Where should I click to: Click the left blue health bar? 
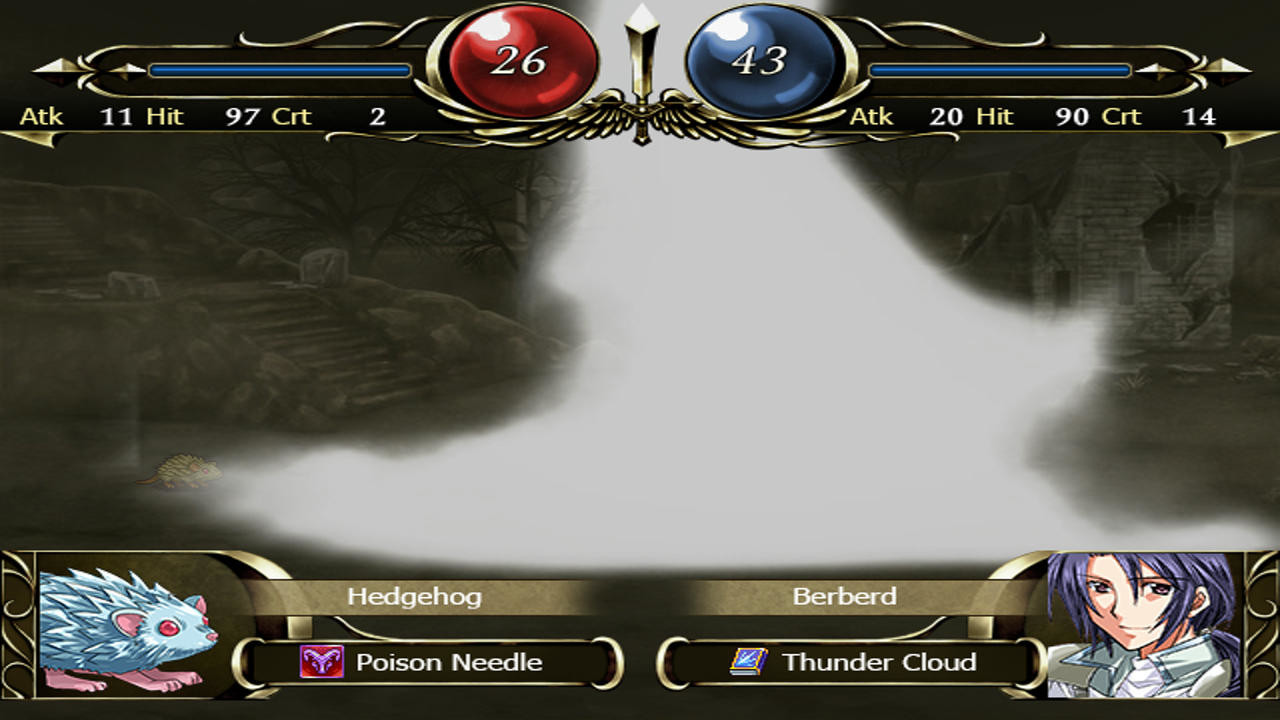coord(280,68)
